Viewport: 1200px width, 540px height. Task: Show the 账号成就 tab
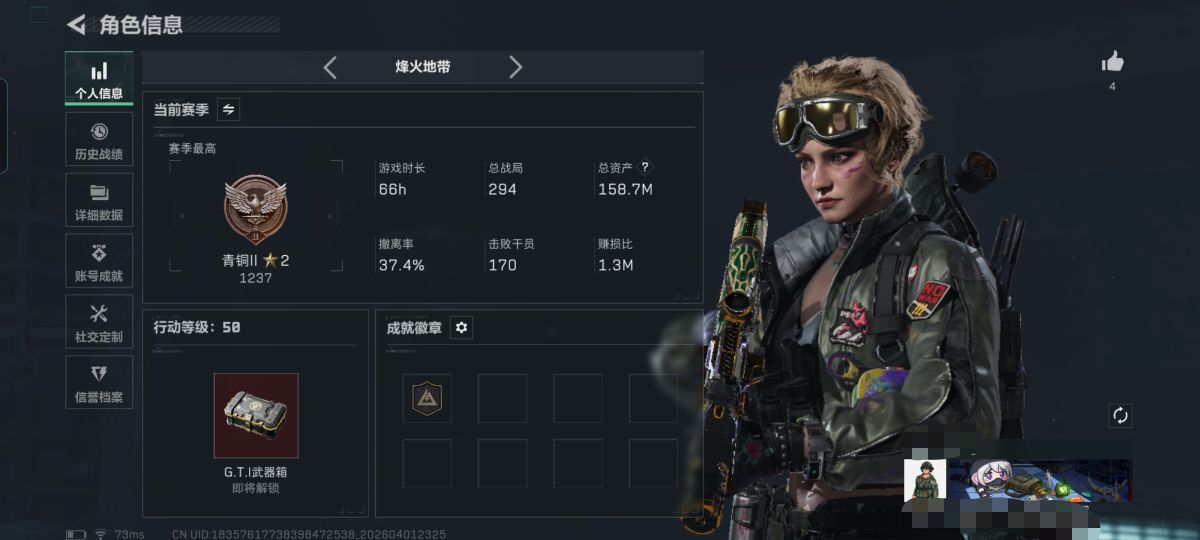[x=99, y=261]
